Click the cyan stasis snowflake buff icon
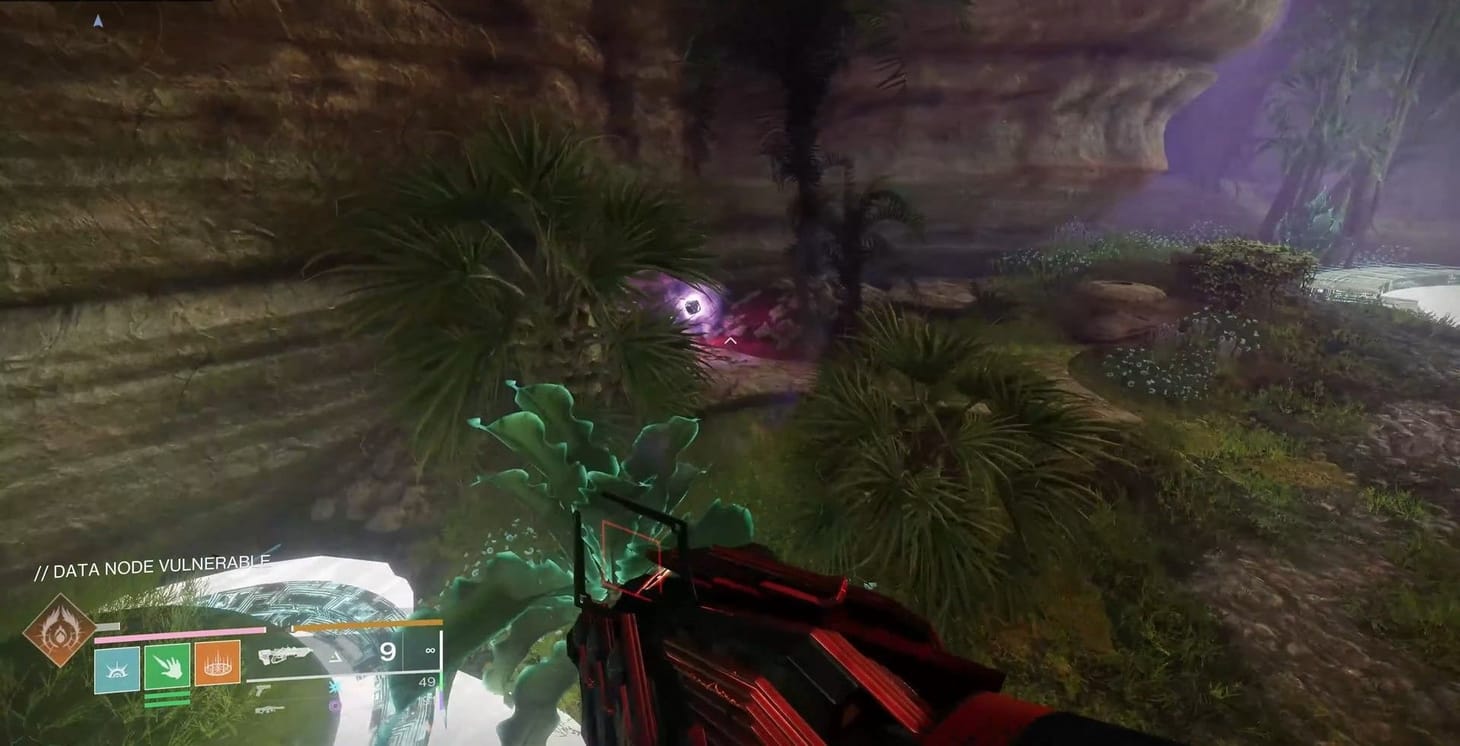The width and height of the screenshot is (1460, 746). point(333,688)
